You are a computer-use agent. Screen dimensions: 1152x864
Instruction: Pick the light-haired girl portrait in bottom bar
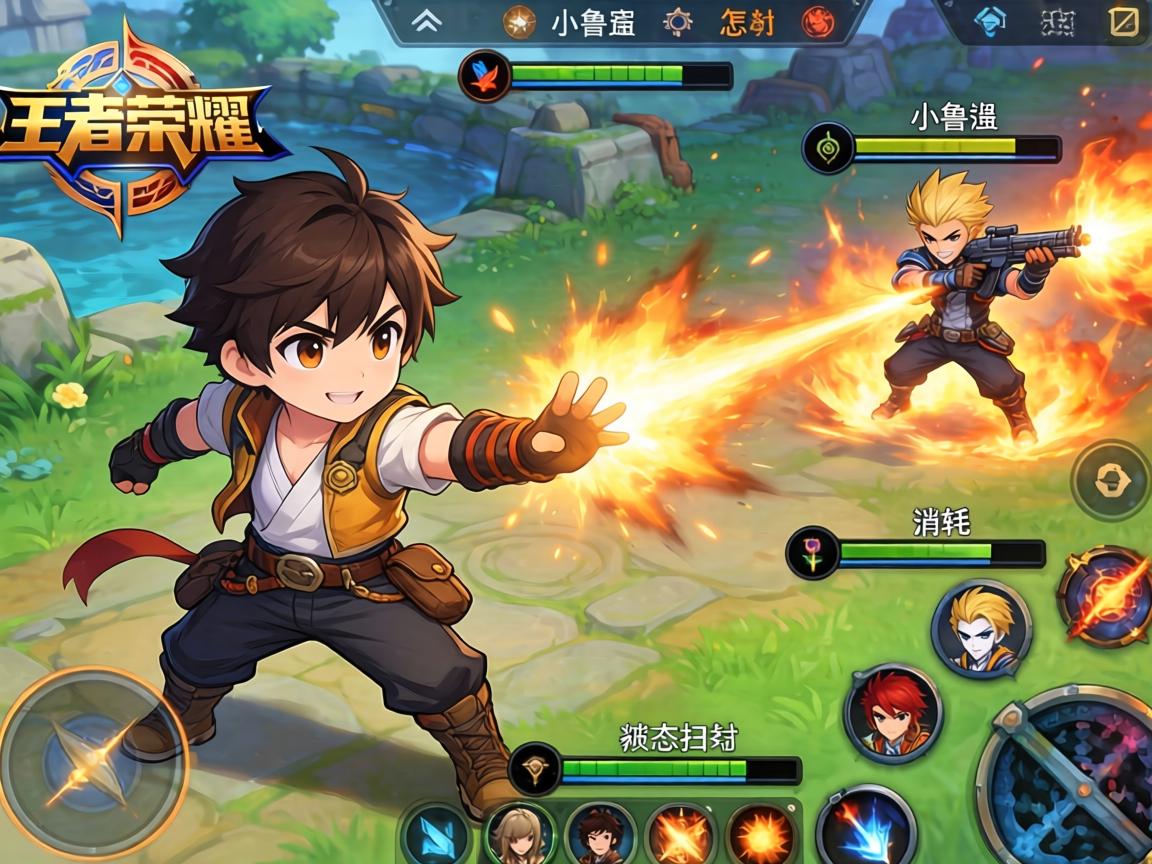click(519, 836)
